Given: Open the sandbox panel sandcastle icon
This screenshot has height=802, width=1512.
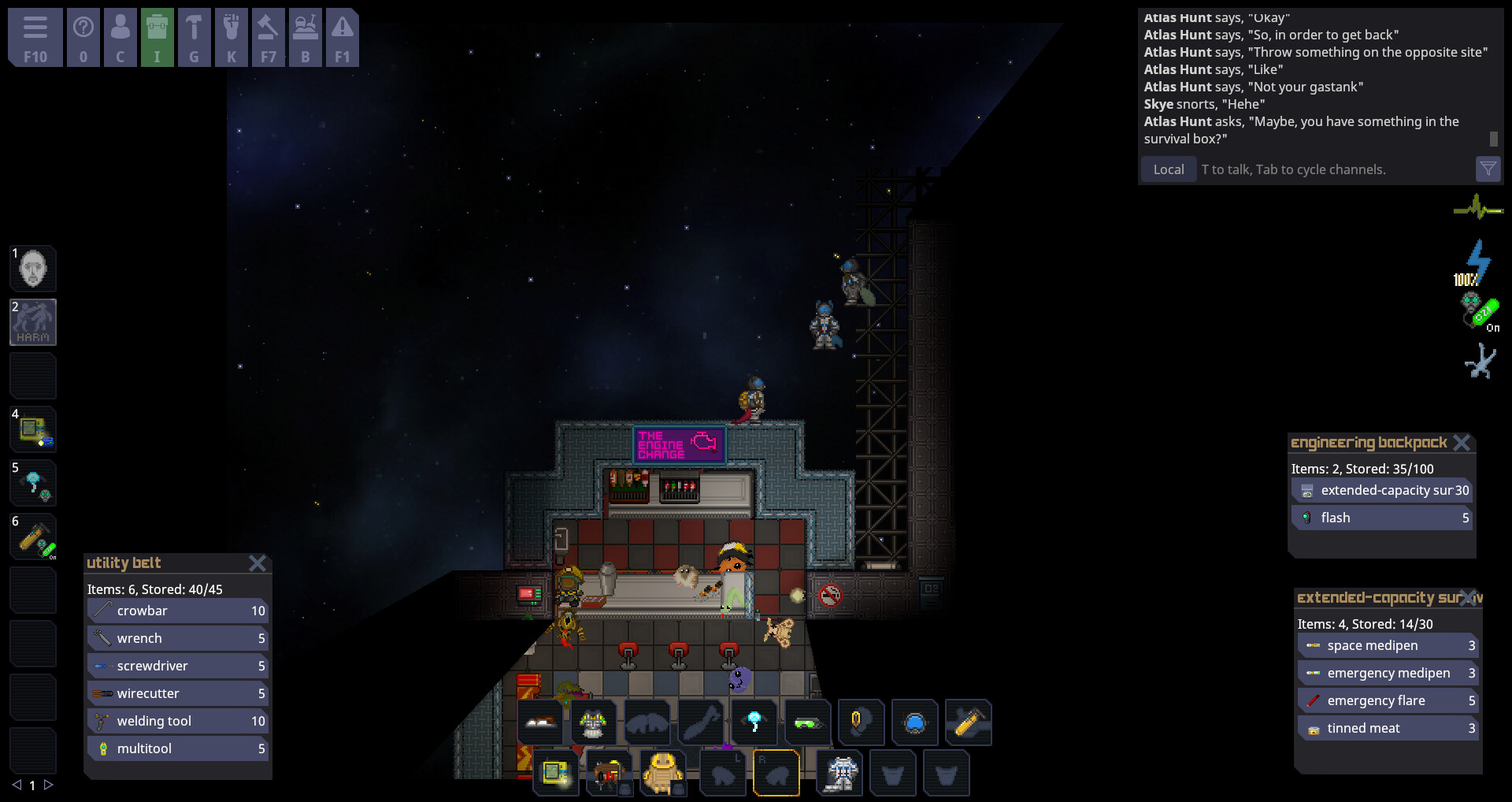Looking at the screenshot, I should coord(306,35).
